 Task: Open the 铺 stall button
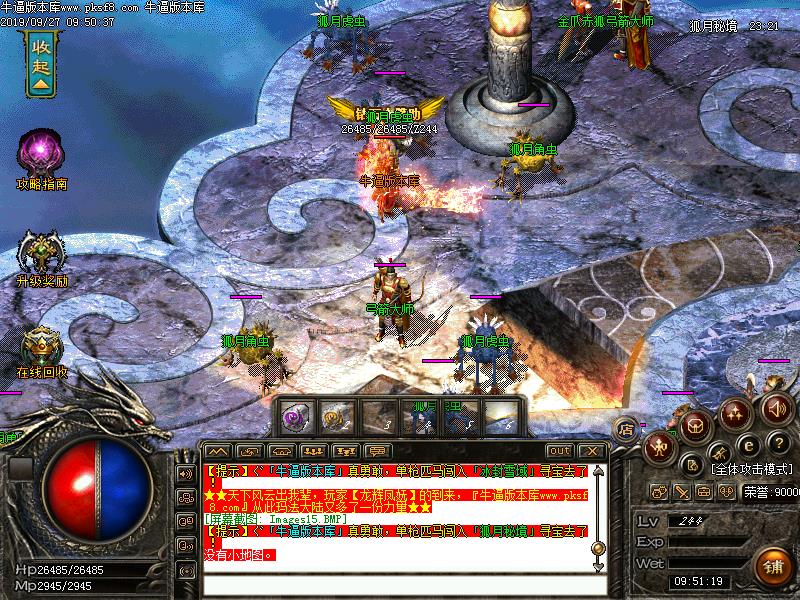click(x=773, y=566)
